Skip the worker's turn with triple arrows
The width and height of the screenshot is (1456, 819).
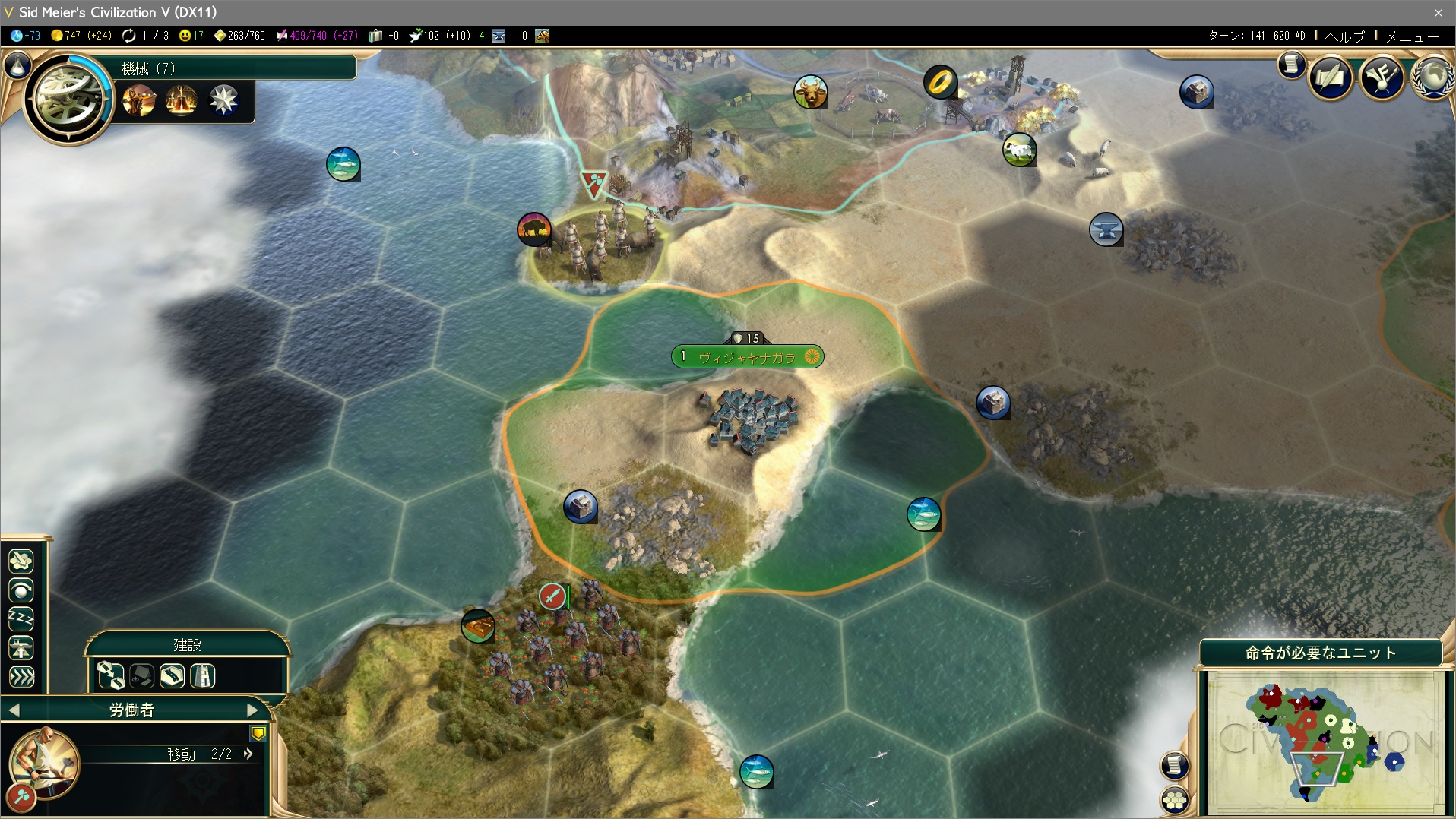point(21,676)
